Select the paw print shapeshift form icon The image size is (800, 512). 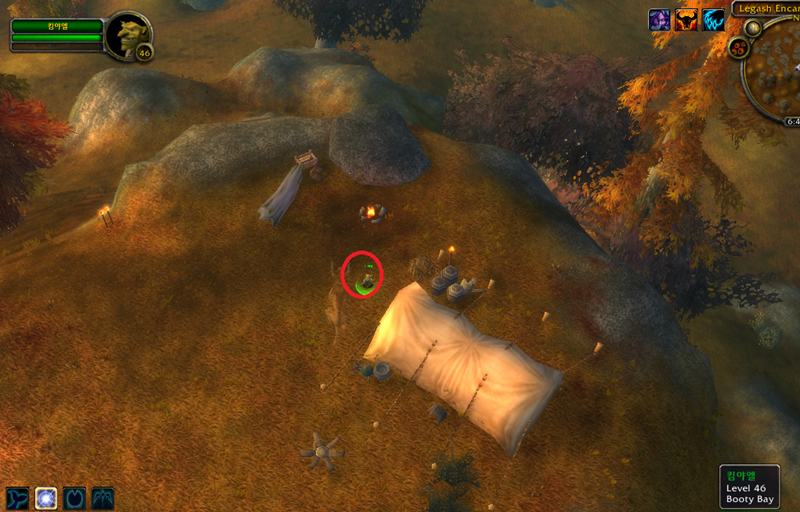pyautogui.click(x=74, y=498)
